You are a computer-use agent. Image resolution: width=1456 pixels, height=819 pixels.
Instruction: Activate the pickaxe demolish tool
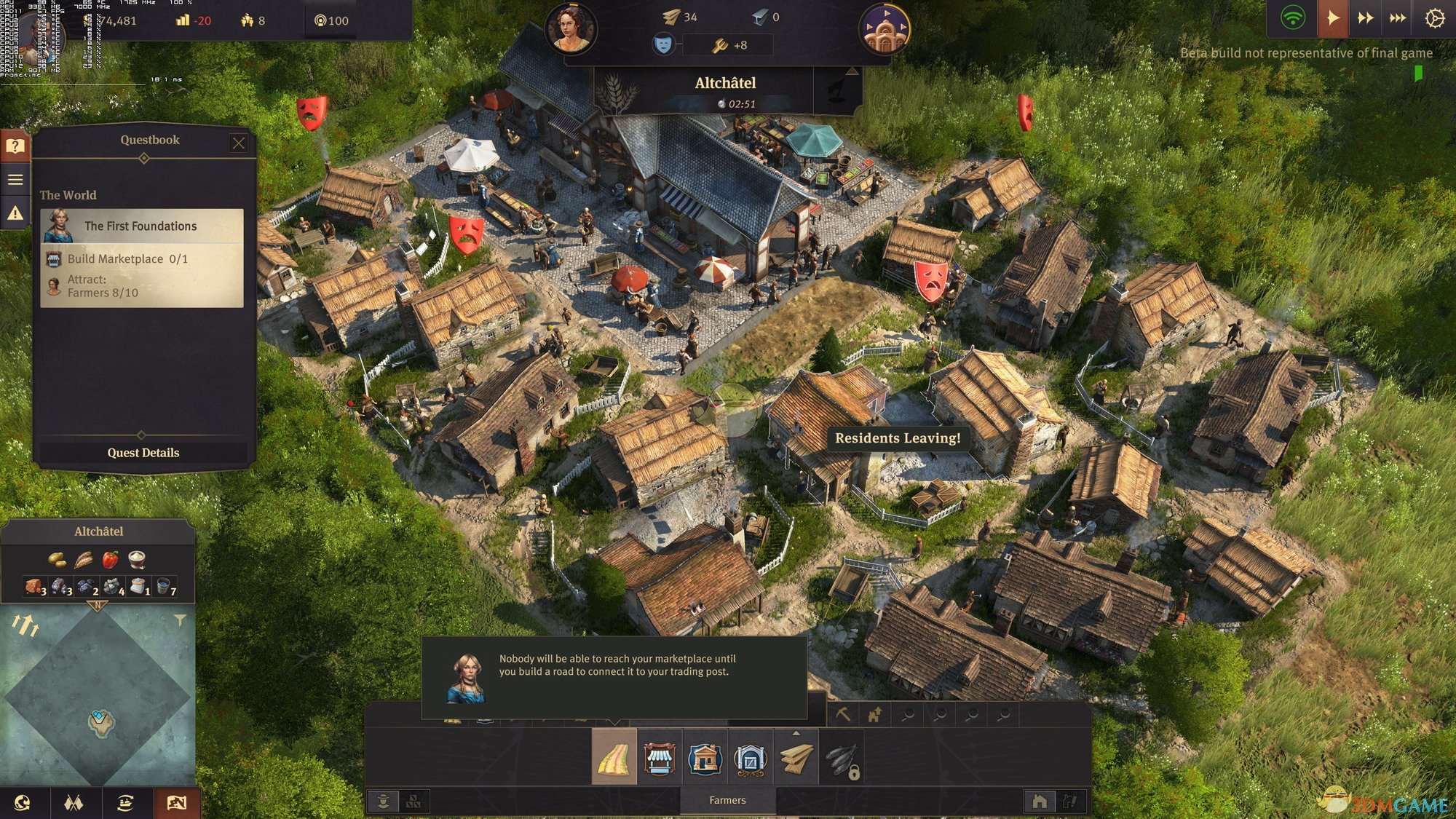pos(843,715)
